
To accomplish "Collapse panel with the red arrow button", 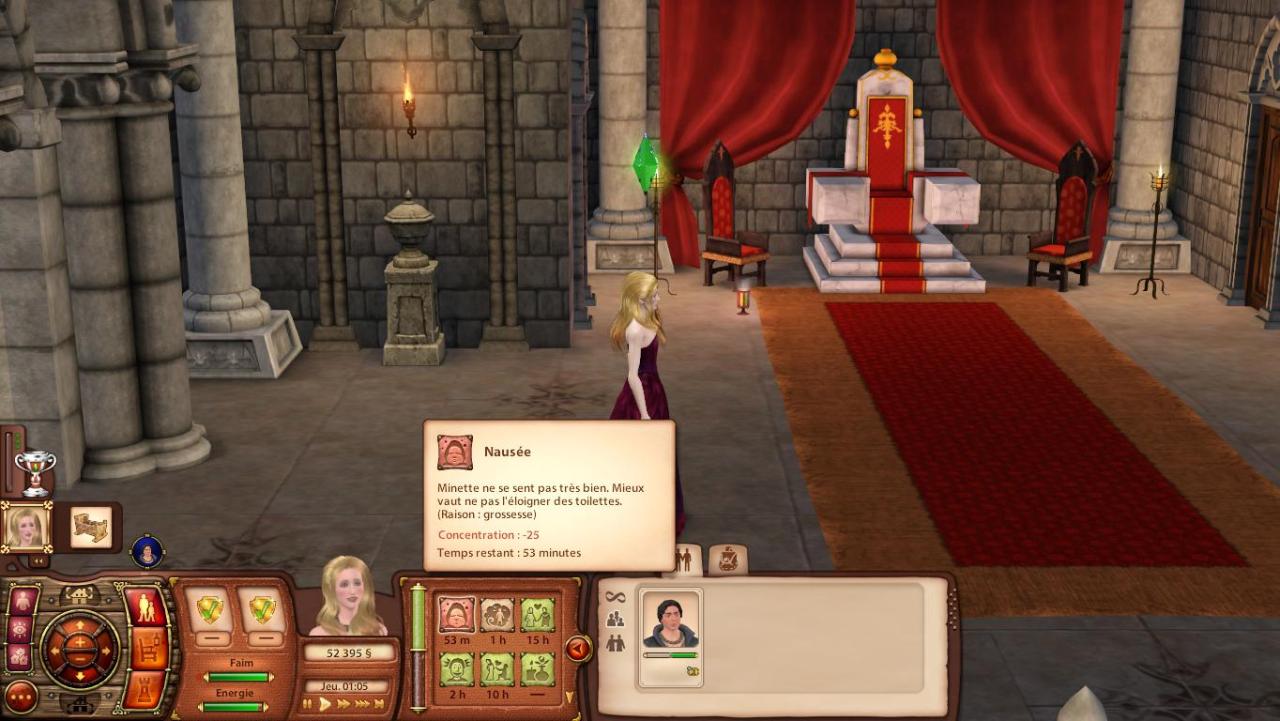I will [578, 649].
